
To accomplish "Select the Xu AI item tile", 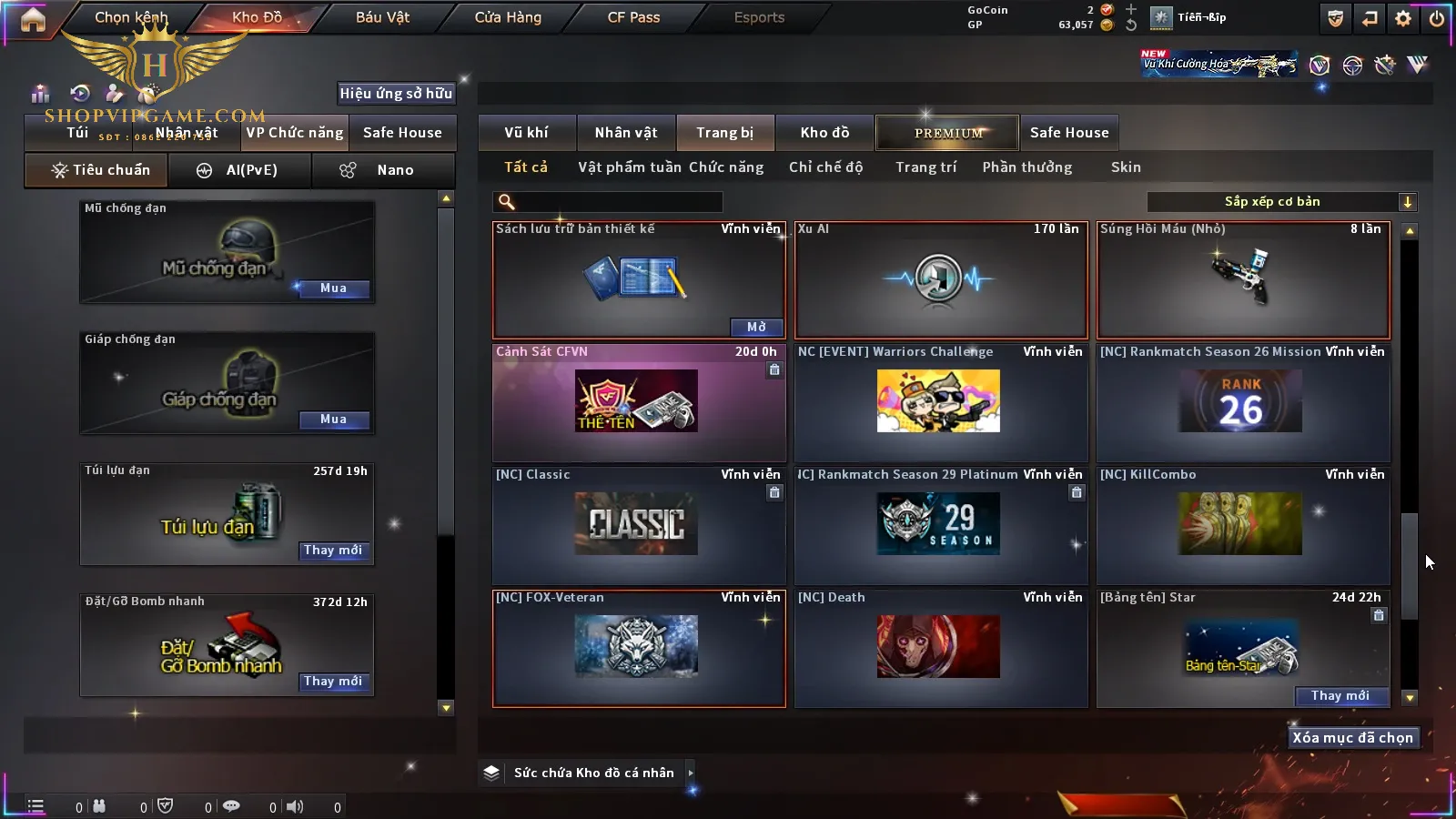I will click(941, 280).
